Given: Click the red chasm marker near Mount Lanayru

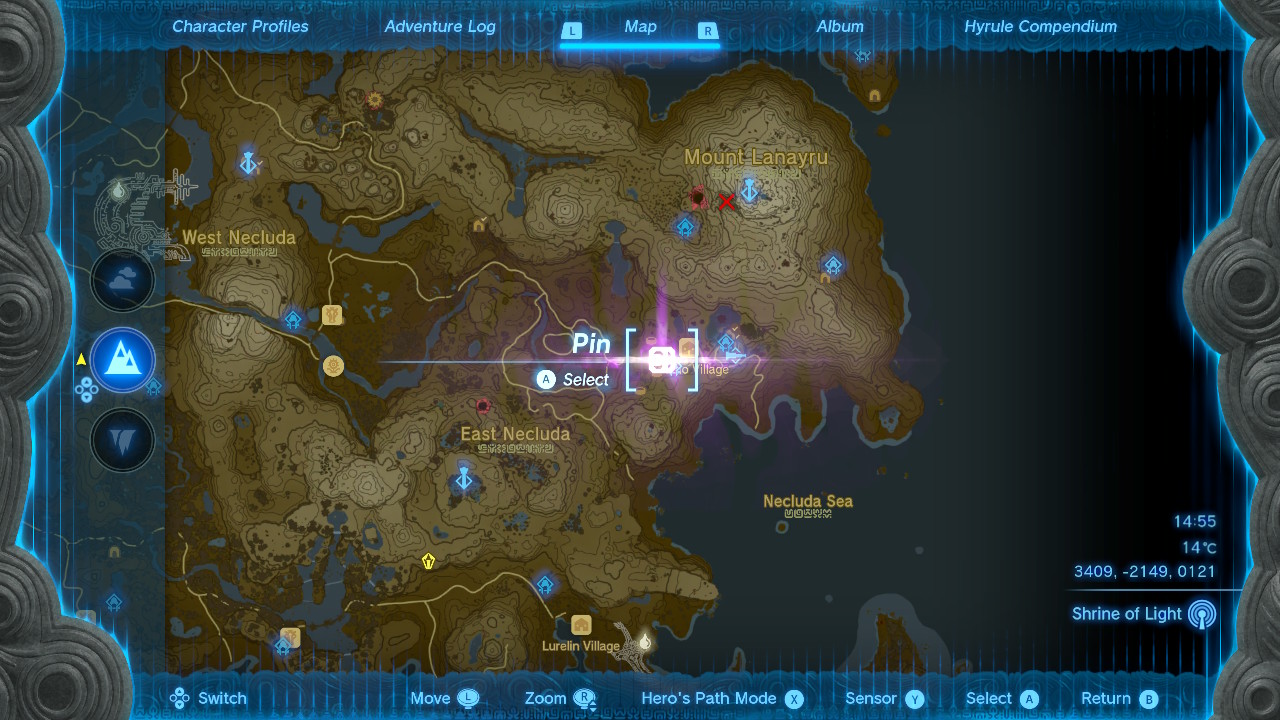Looking at the screenshot, I should click(698, 197).
